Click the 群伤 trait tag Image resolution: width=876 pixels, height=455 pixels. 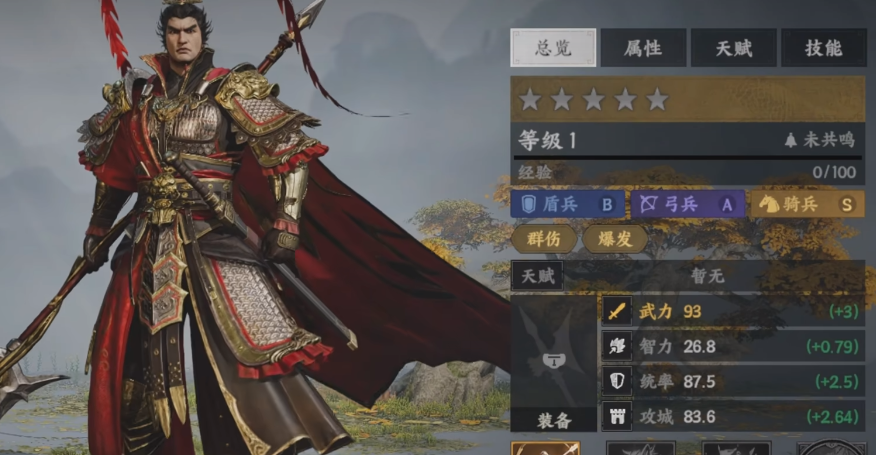[544, 239]
